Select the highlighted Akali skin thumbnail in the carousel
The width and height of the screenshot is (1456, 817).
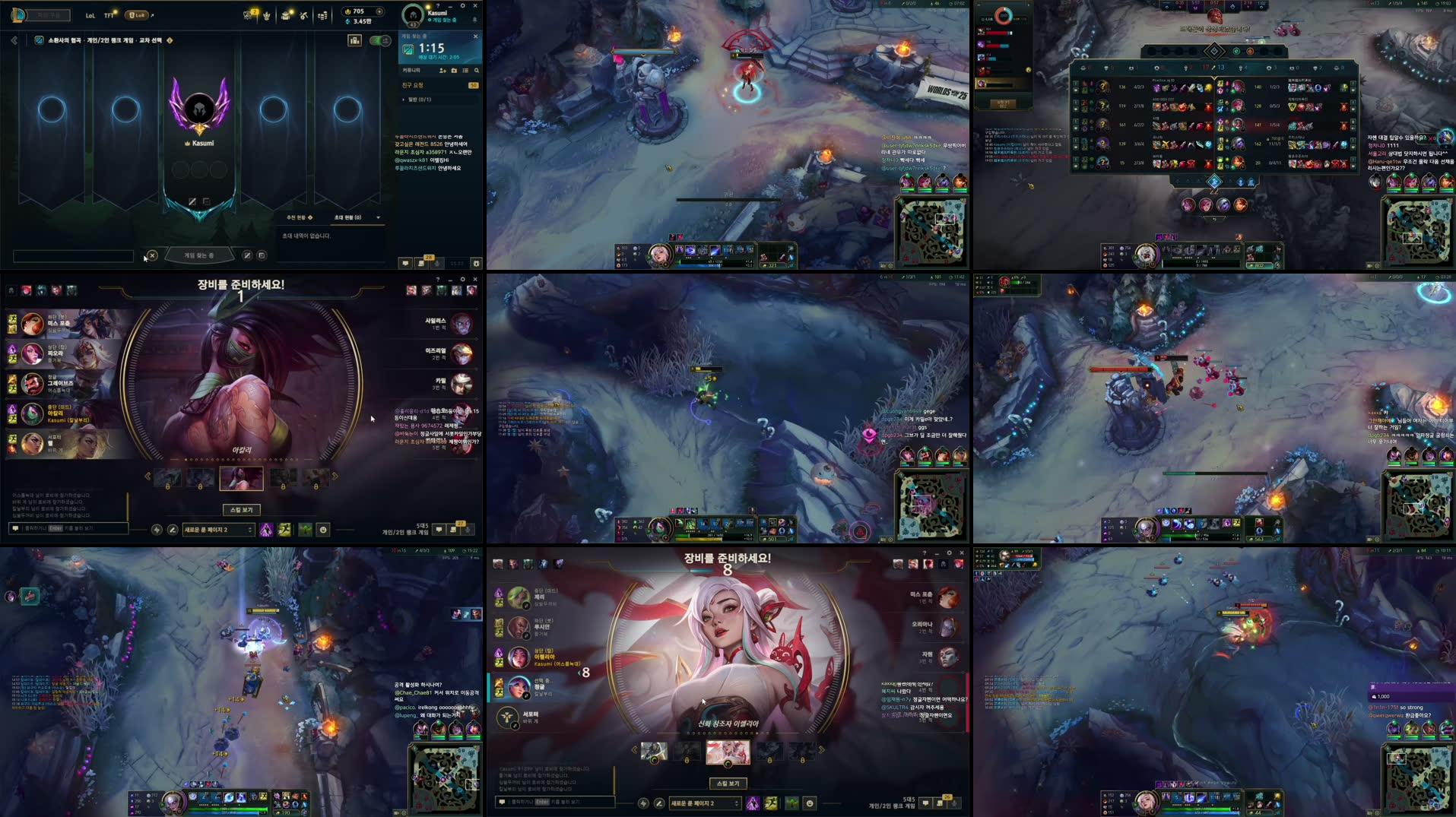point(241,479)
